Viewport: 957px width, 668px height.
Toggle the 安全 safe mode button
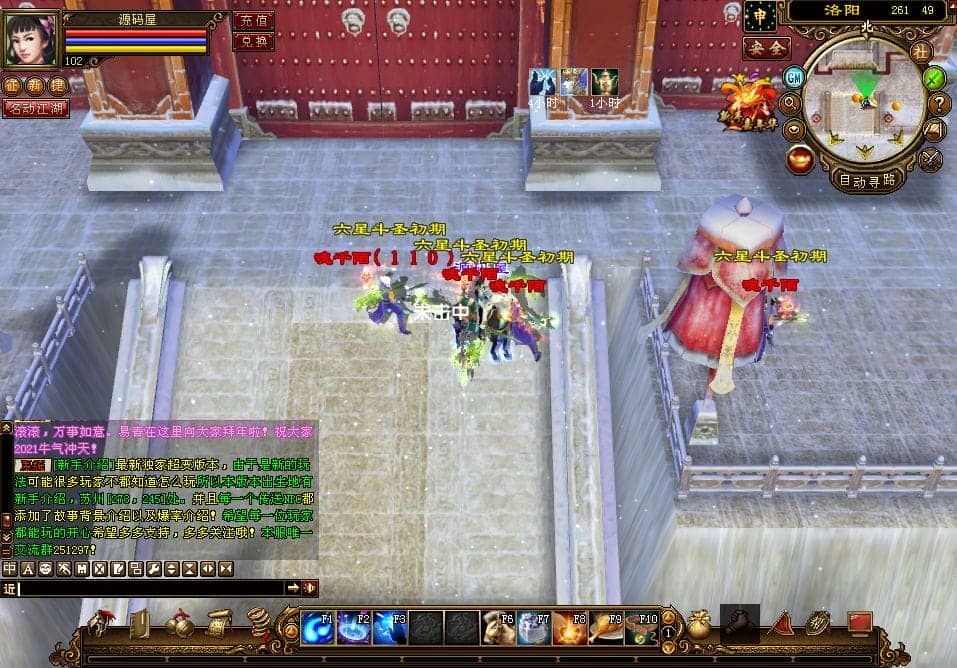(766, 47)
